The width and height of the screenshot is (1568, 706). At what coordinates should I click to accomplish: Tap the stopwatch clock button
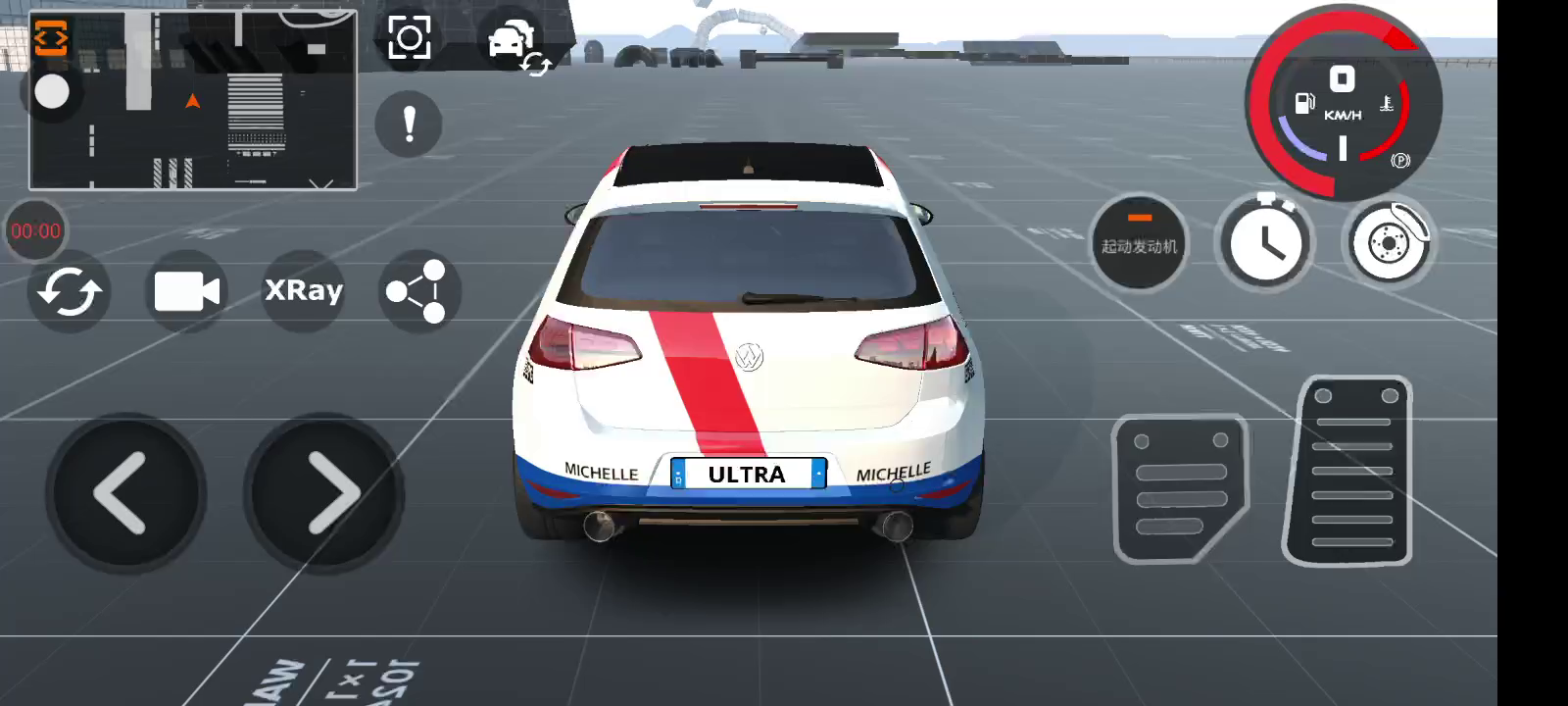(x=1264, y=241)
